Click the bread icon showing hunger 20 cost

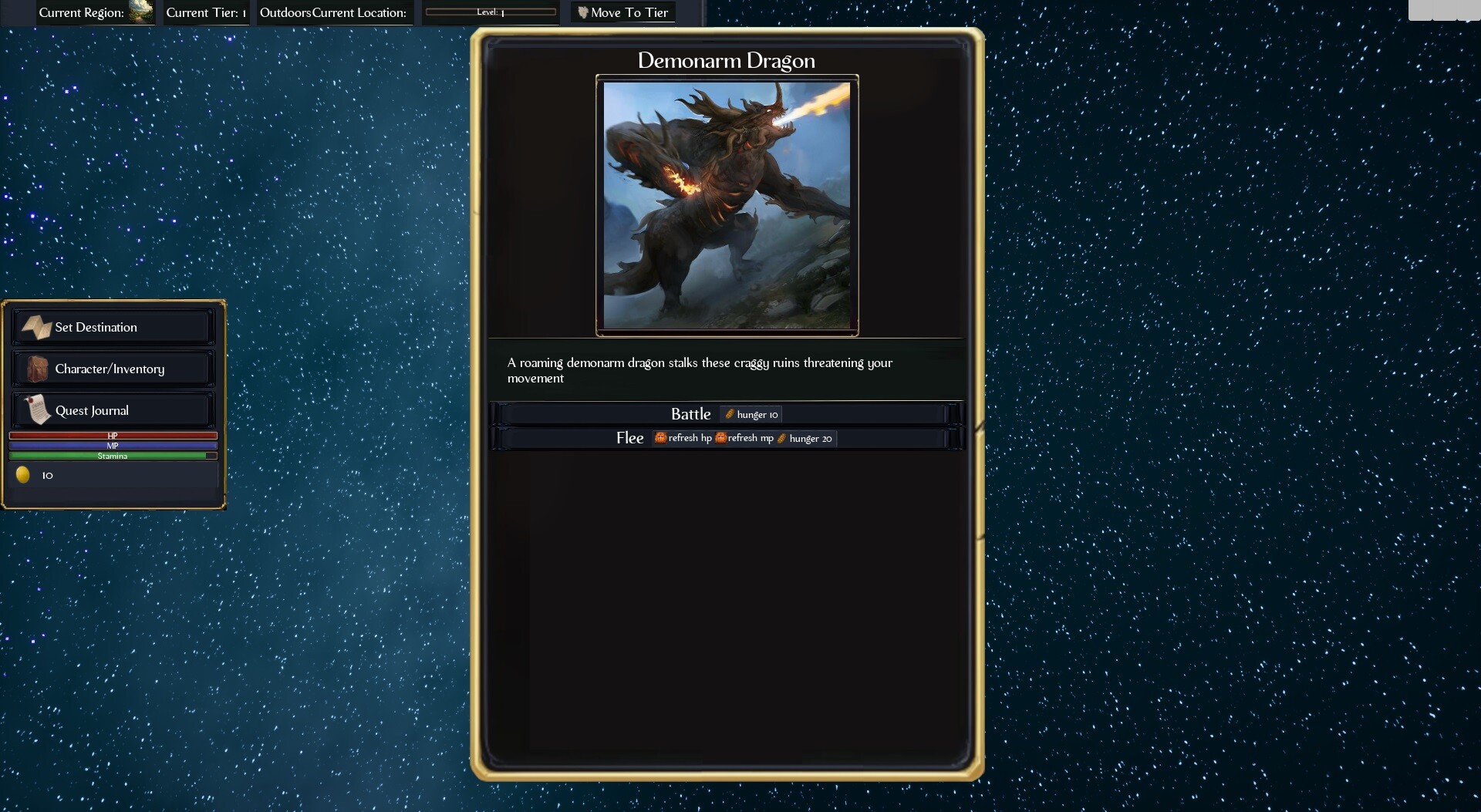coord(783,438)
